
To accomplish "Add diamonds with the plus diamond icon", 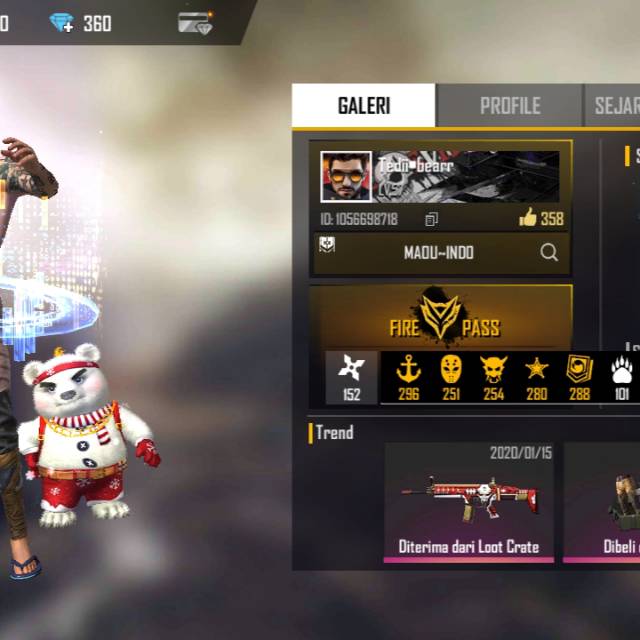I will [62, 22].
